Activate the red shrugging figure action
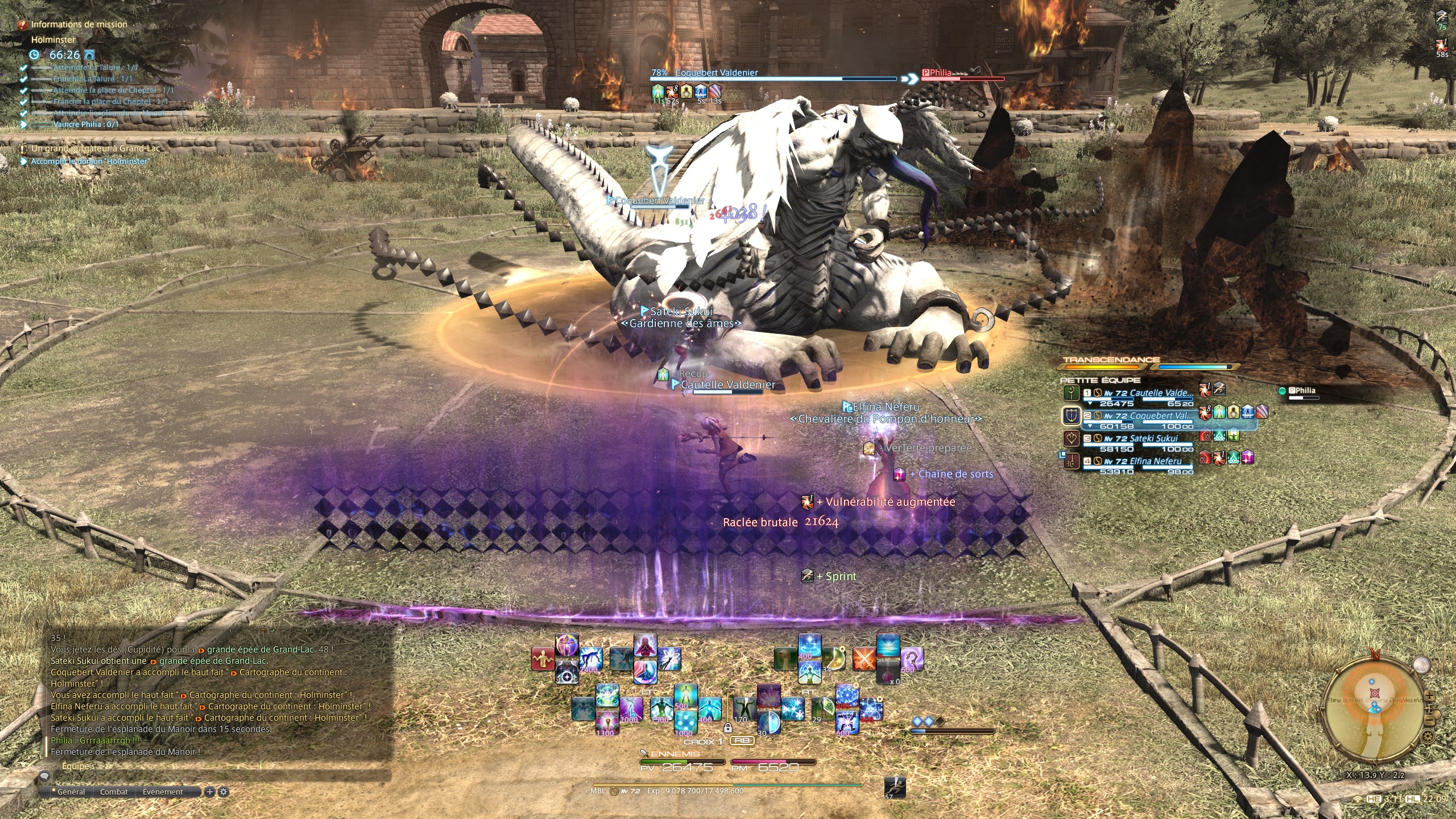 [x=543, y=659]
